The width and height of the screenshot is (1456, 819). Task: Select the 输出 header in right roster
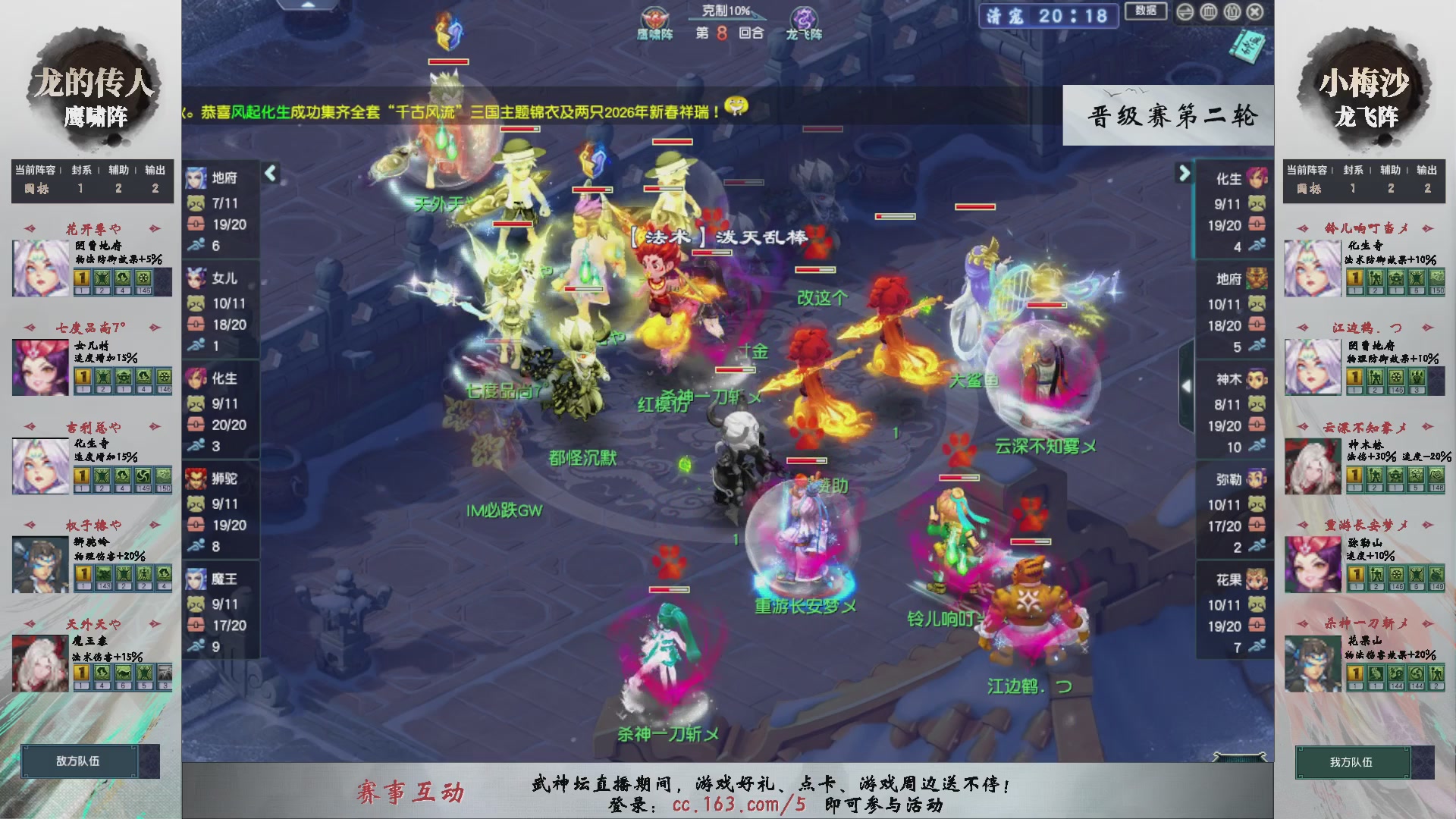[x=1426, y=170]
